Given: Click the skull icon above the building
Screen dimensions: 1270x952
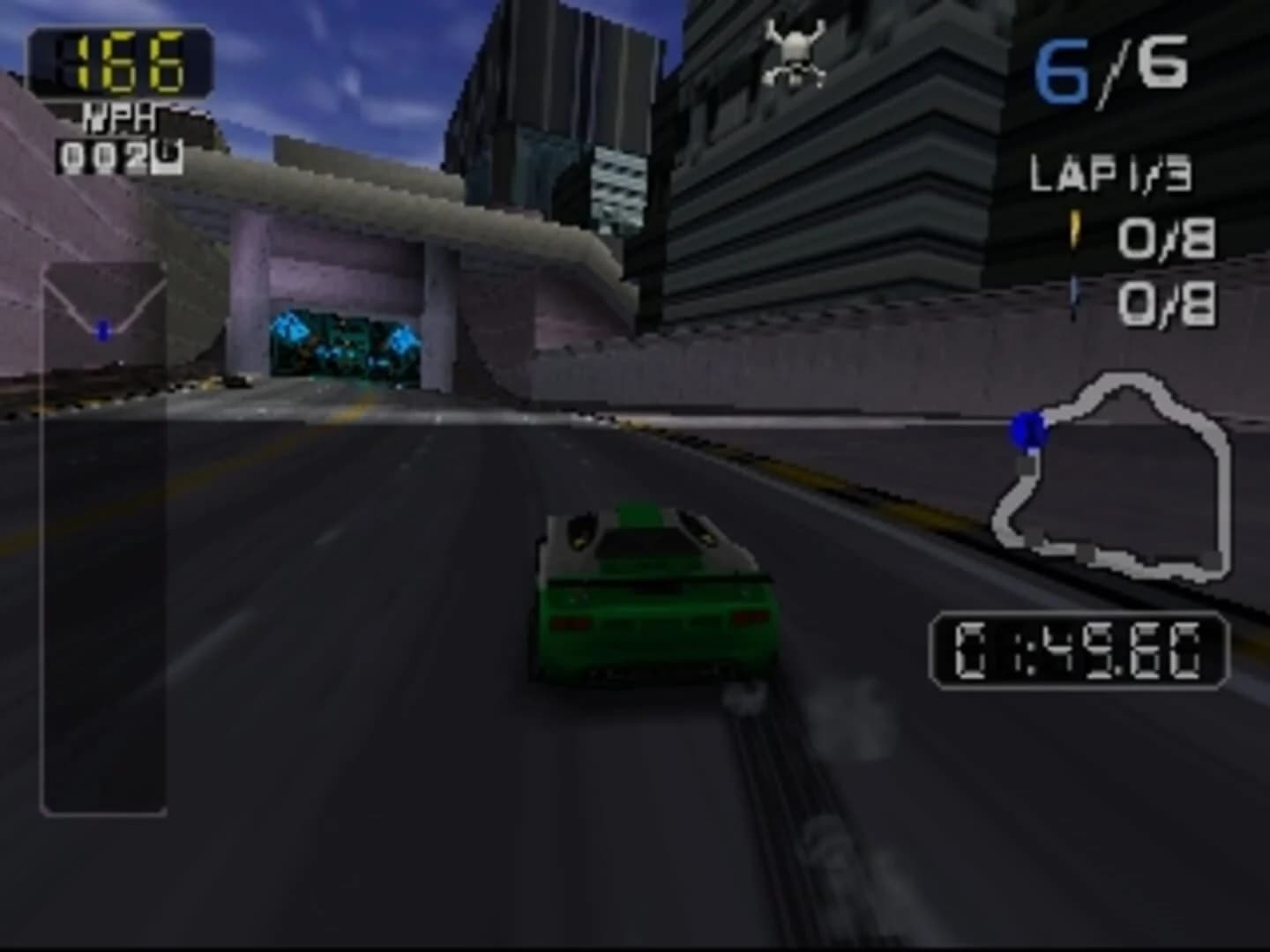Looking at the screenshot, I should [x=795, y=55].
